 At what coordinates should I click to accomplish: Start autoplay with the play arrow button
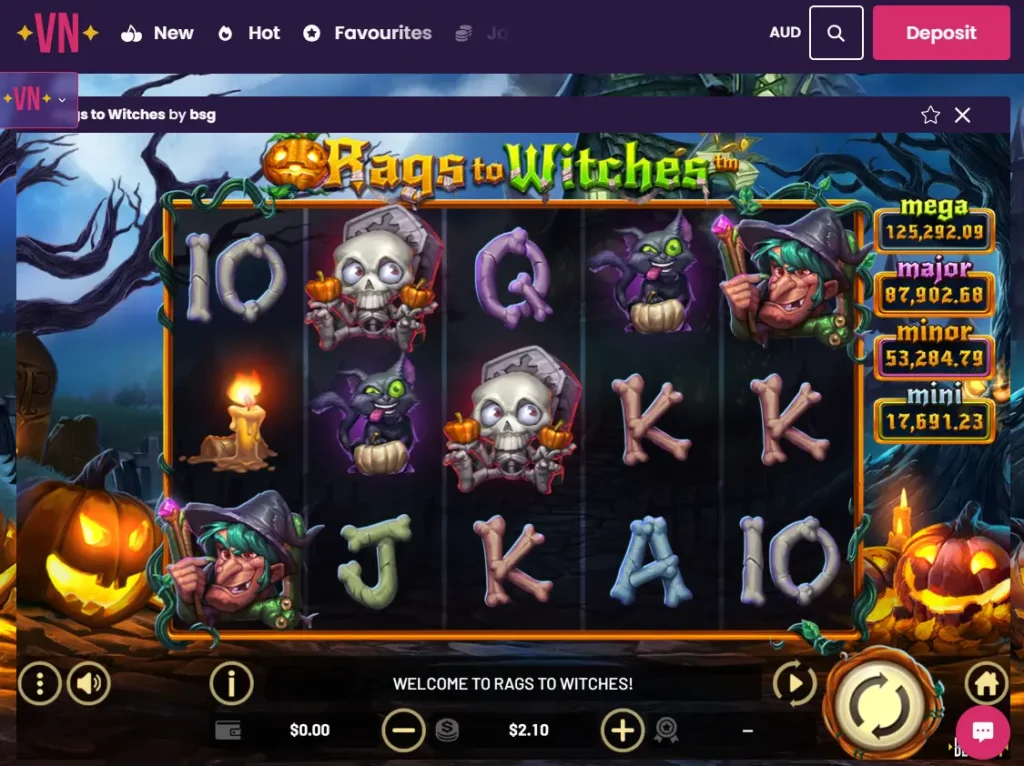click(795, 684)
